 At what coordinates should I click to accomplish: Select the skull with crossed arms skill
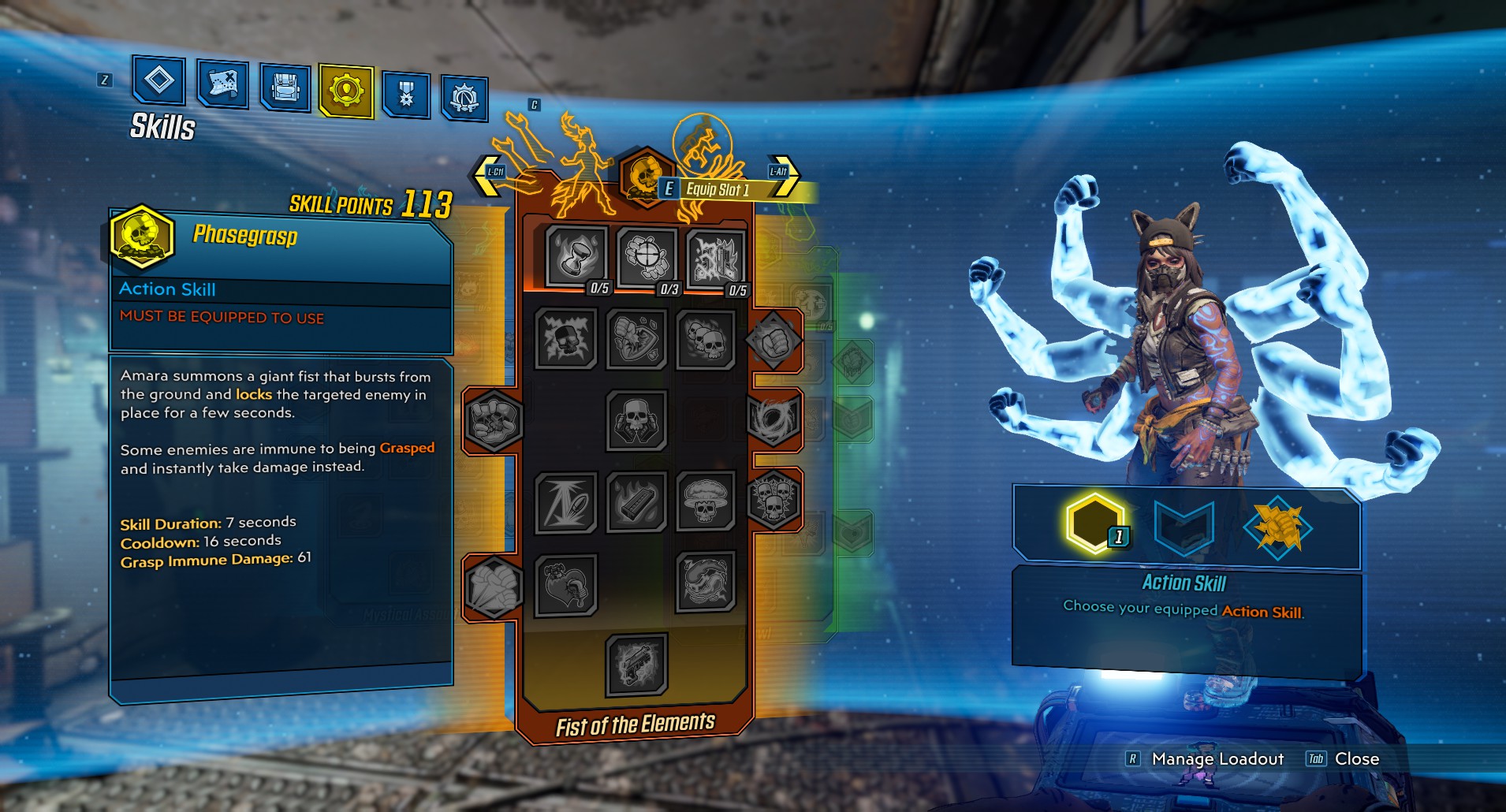[636, 421]
